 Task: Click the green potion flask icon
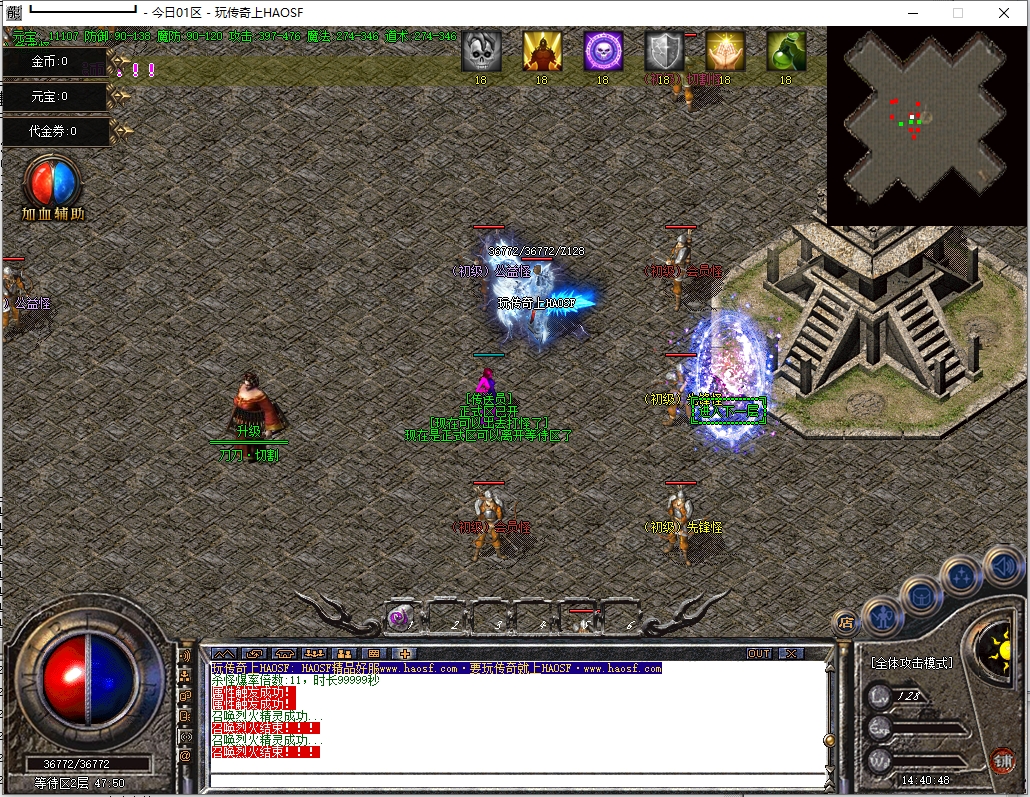[x=786, y=51]
